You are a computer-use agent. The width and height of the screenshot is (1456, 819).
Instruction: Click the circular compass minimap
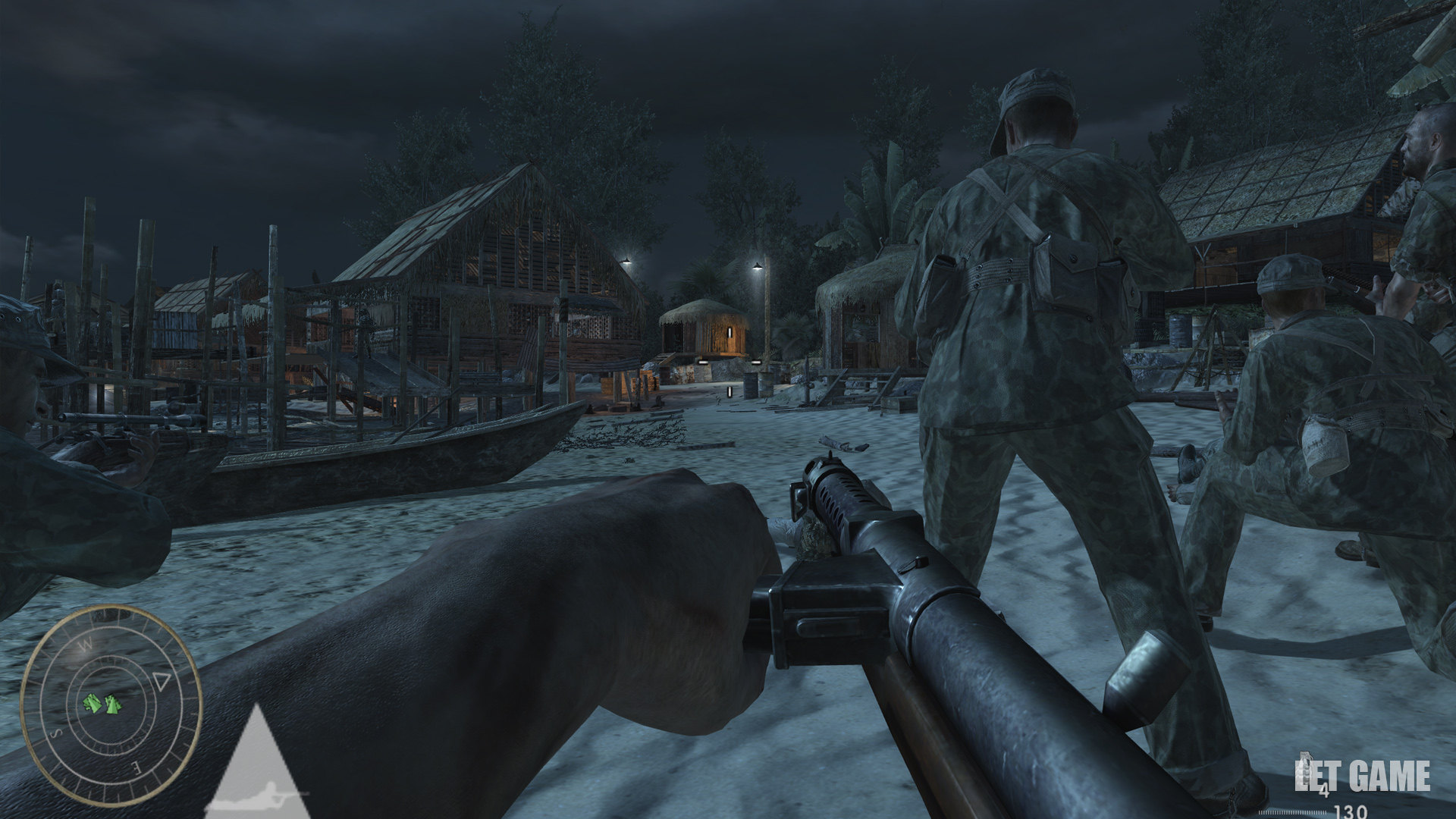click(x=111, y=695)
